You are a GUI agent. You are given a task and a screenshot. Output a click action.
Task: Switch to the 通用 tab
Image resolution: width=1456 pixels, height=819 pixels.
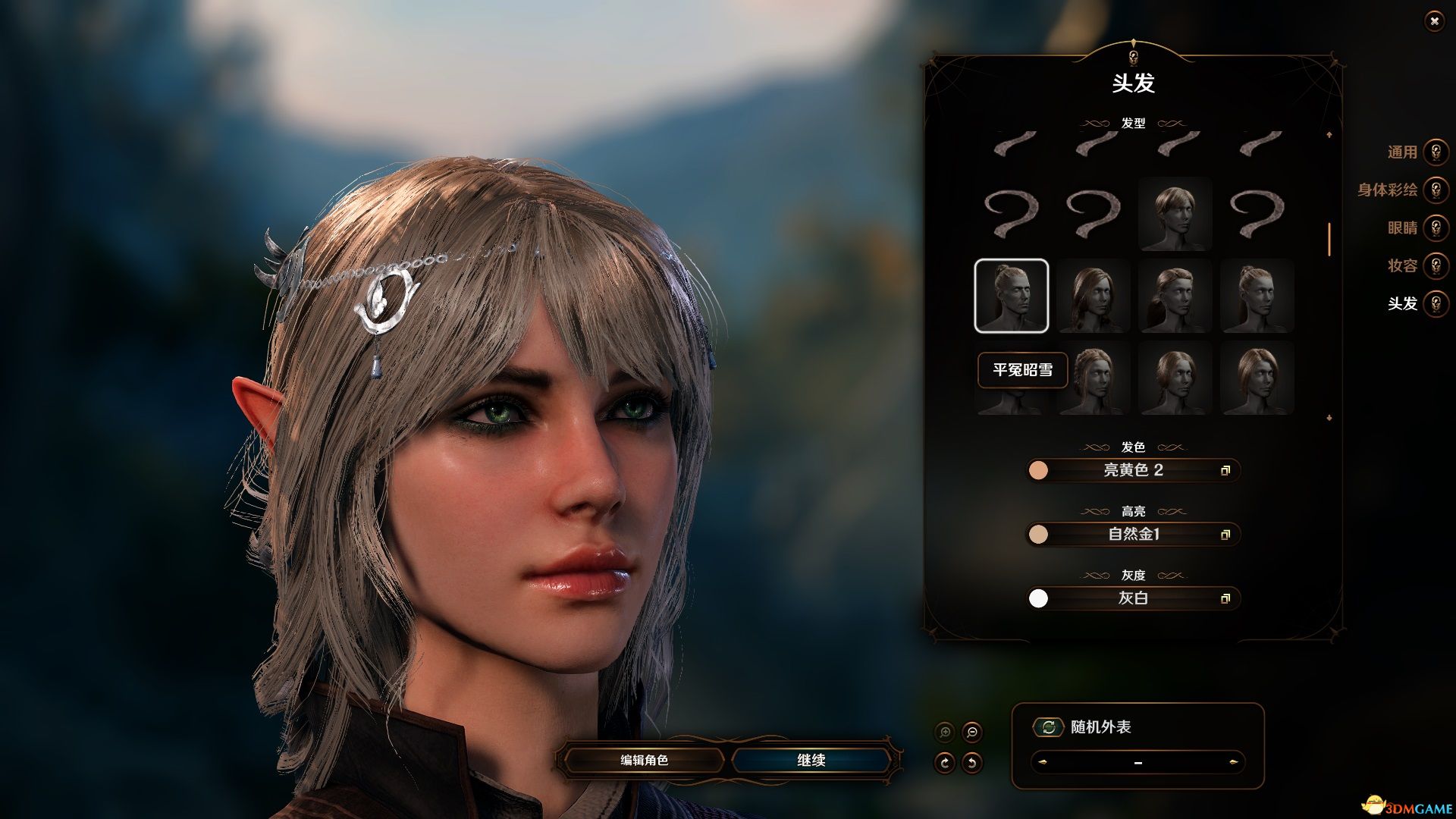[x=1436, y=152]
